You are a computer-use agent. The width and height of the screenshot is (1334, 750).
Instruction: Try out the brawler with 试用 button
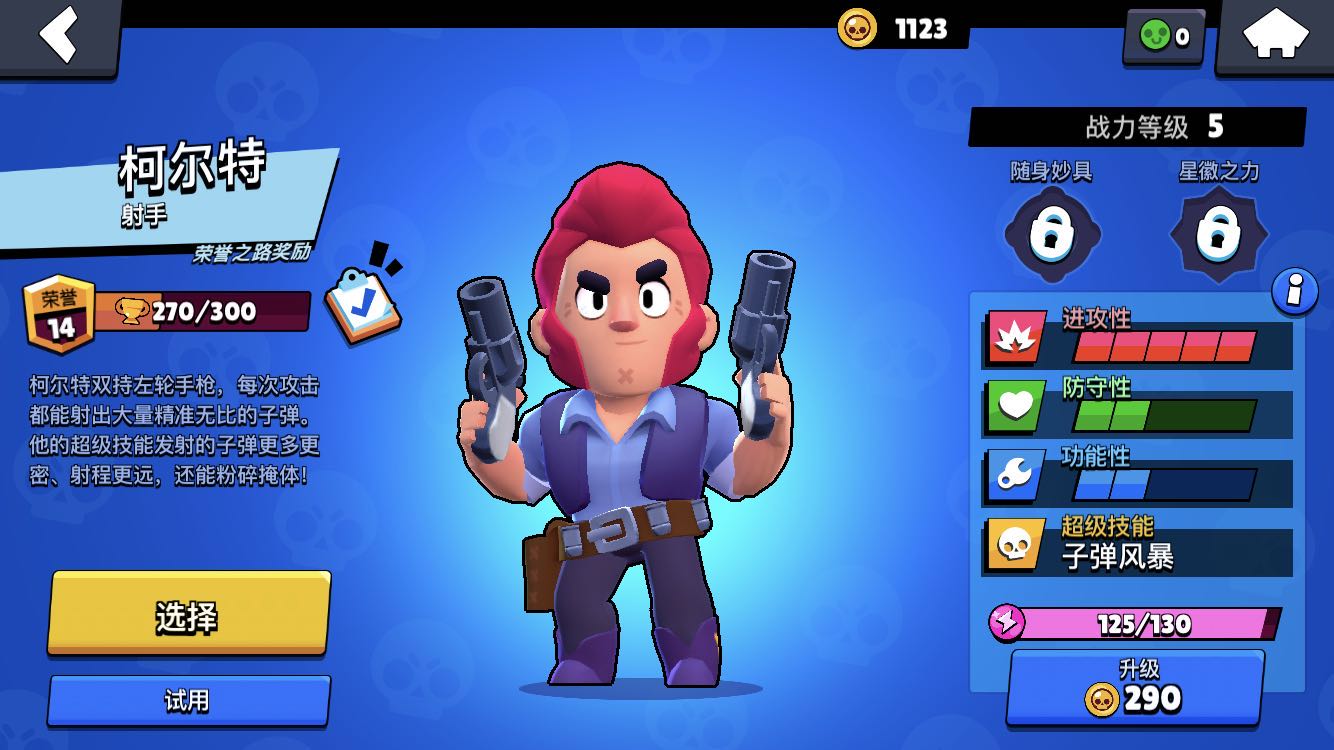(188, 700)
